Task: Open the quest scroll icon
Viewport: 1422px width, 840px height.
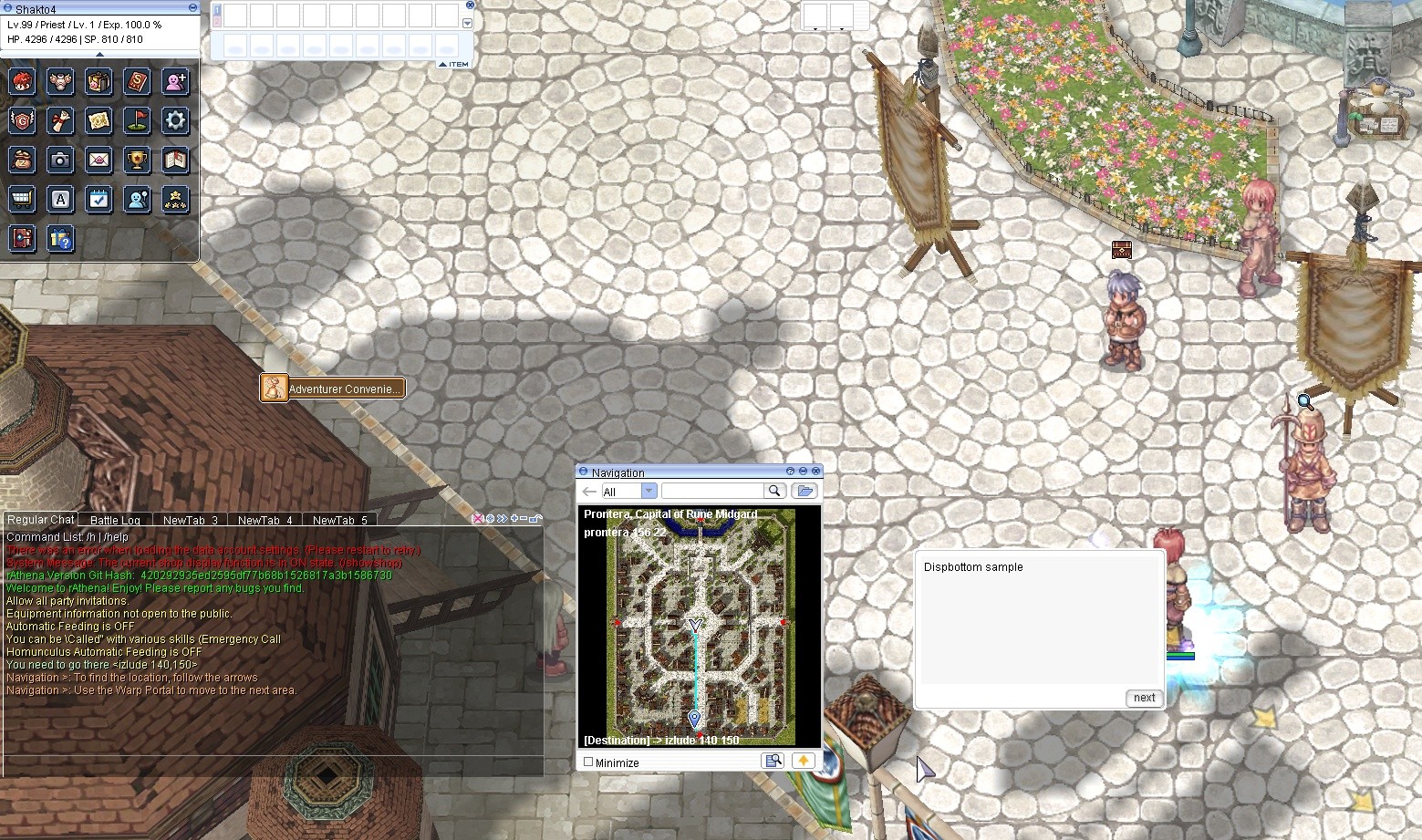Action: point(61,120)
